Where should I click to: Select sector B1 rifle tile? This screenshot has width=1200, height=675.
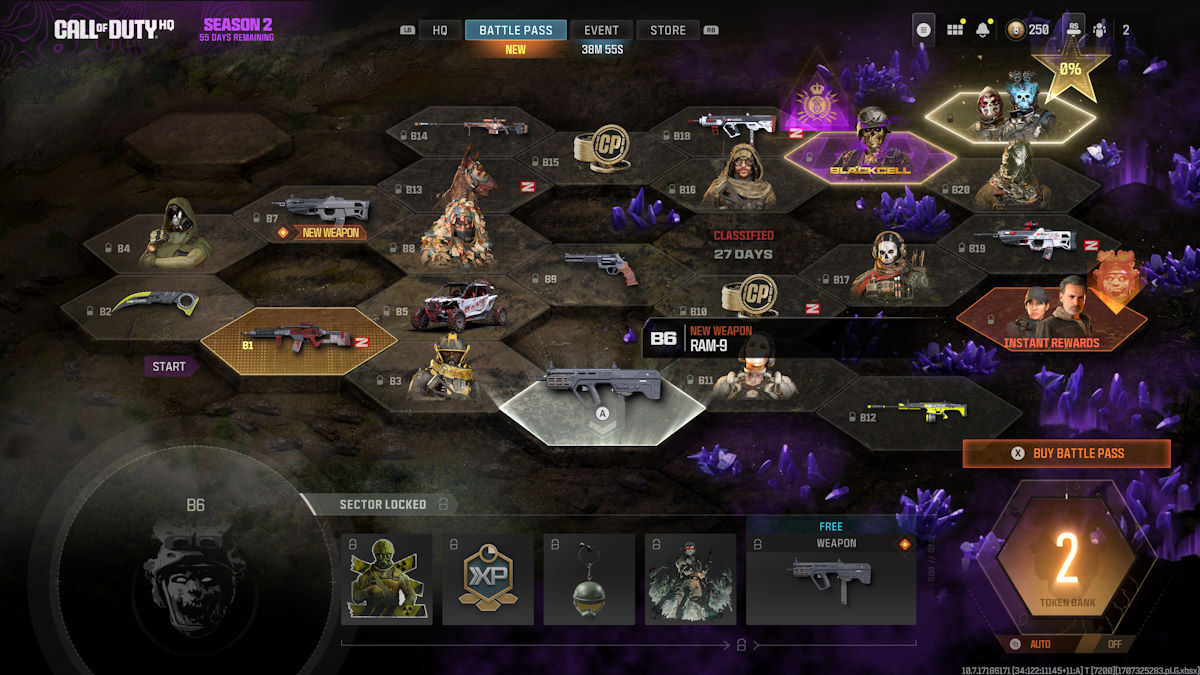coord(298,341)
